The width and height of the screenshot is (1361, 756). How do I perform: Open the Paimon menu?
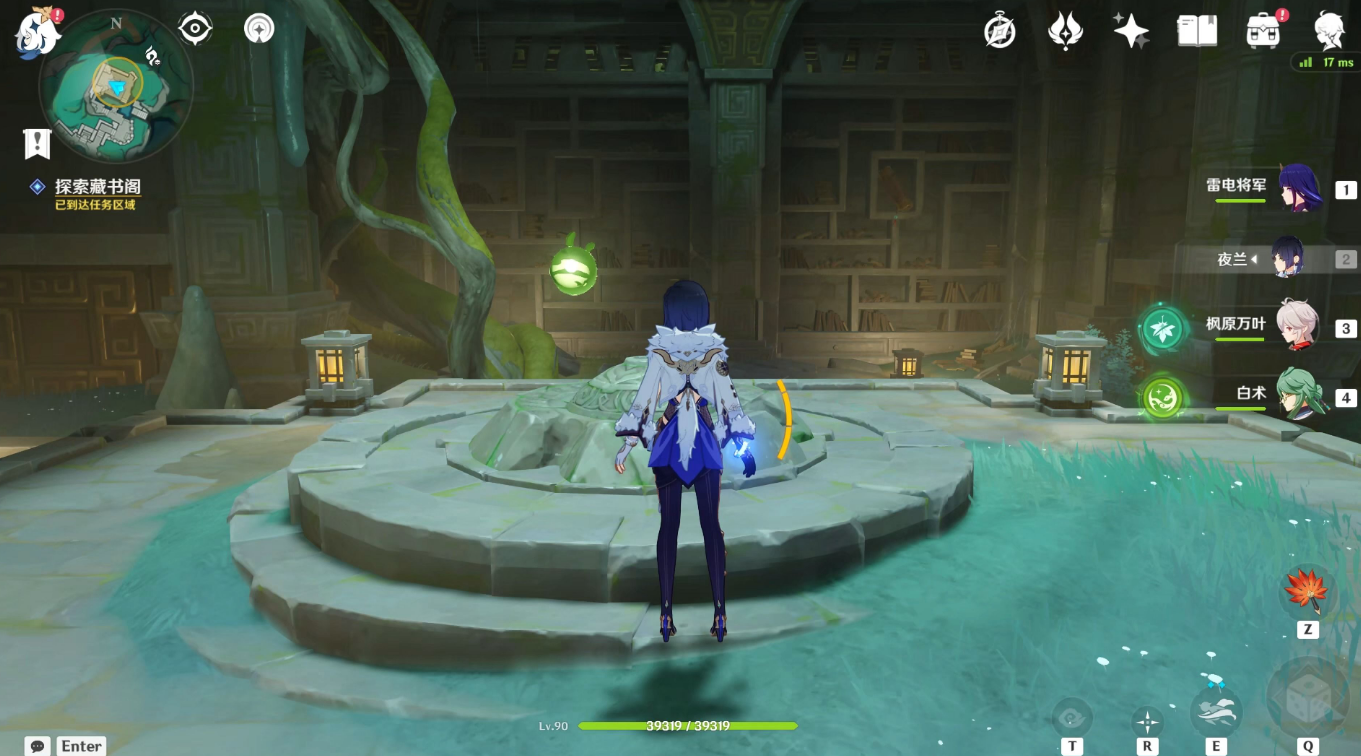point(36,33)
